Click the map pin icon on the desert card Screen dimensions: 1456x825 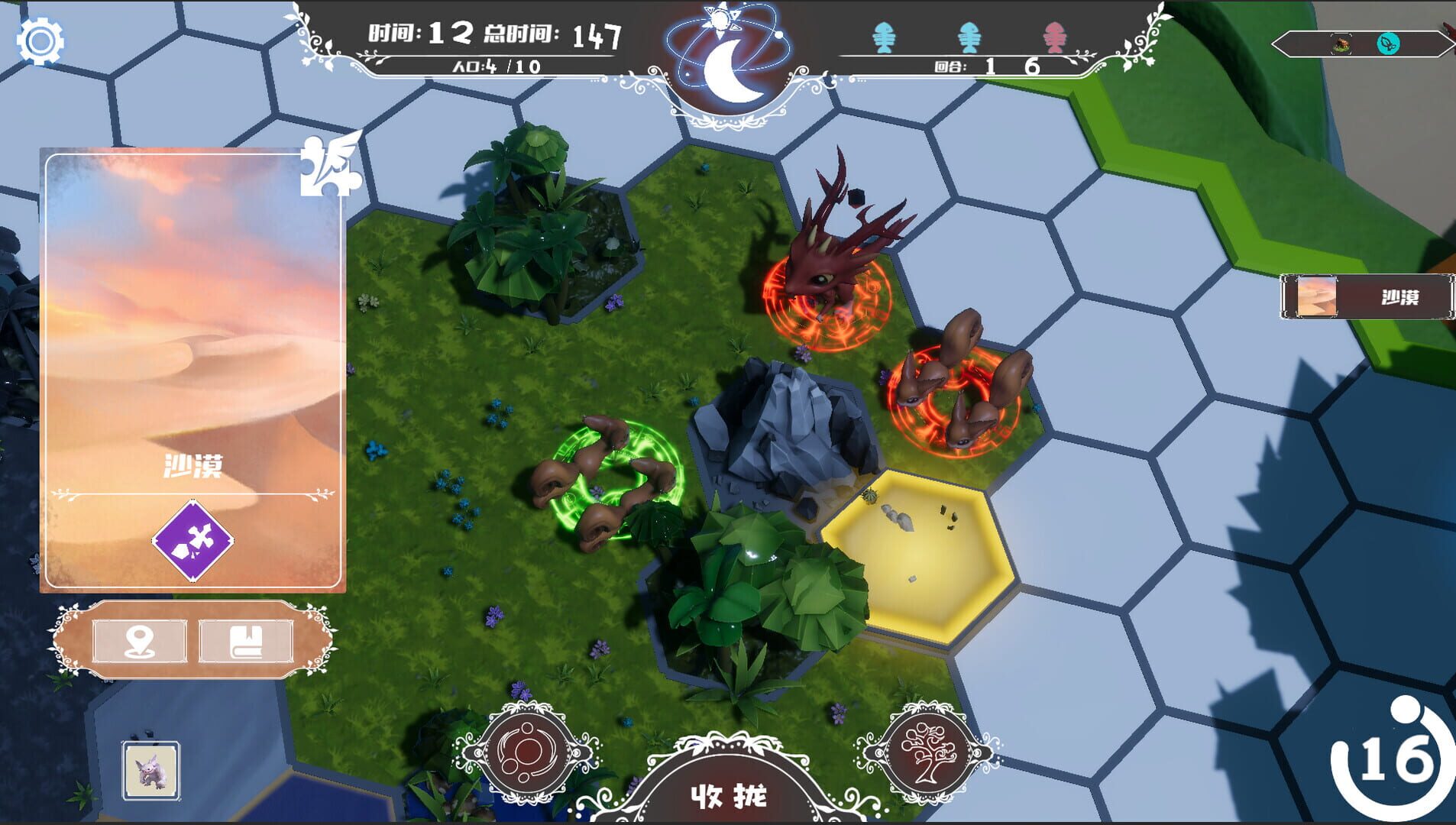click(x=138, y=642)
